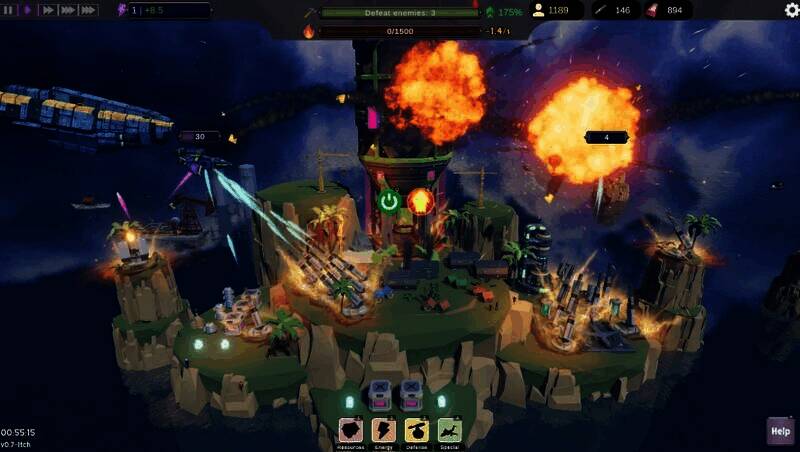
Task: Switch to triple fast-forward speed
Action: pyautogui.click(x=67, y=10)
